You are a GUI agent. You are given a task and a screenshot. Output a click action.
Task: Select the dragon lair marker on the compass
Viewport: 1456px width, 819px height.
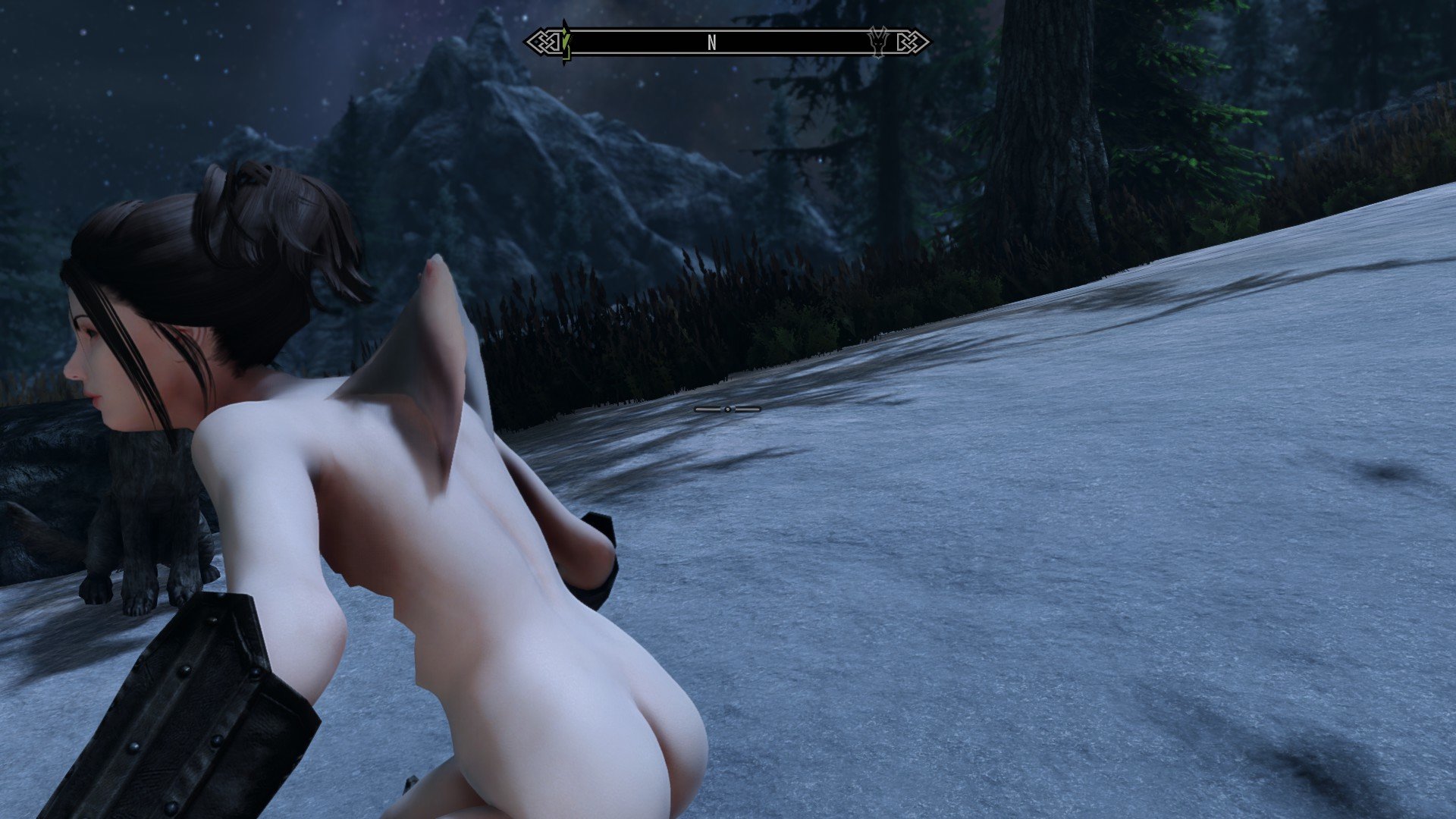pos(878,42)
